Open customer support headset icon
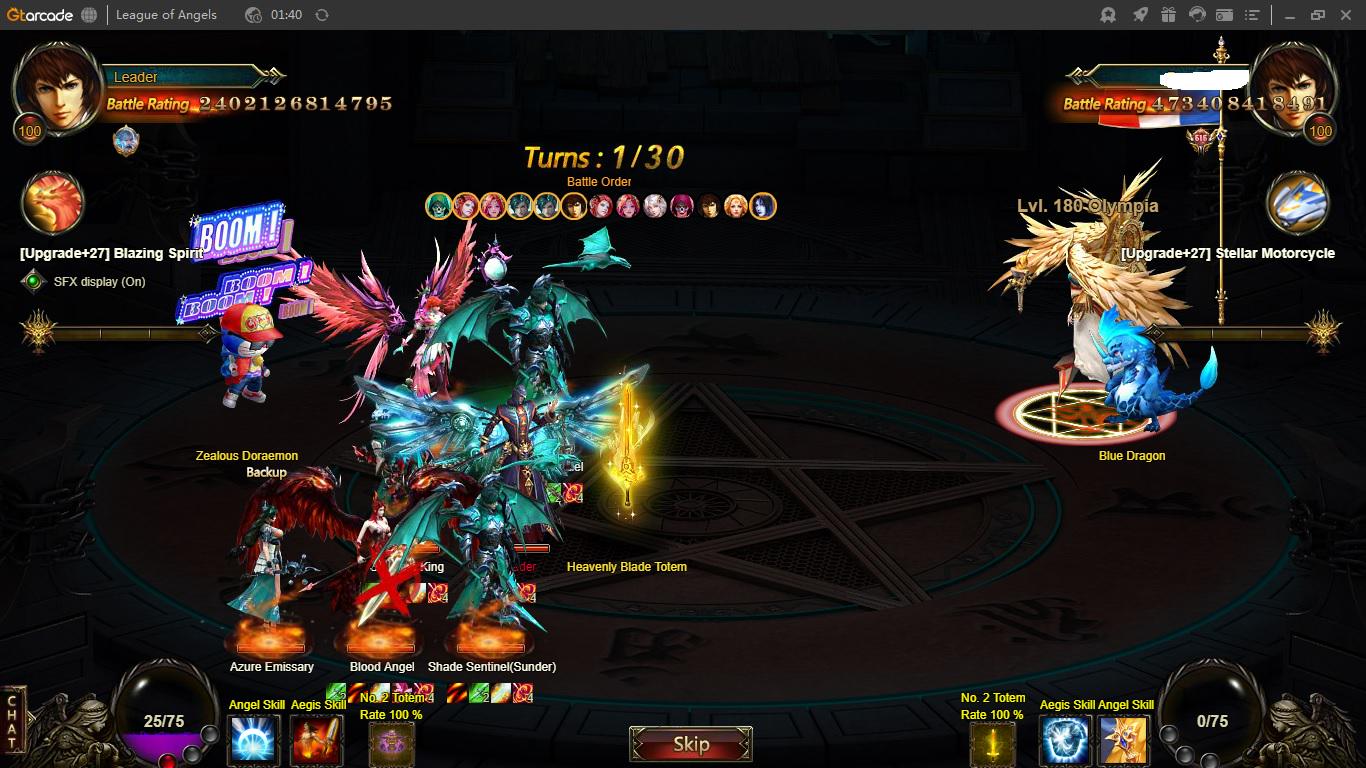The image size is (1366, 768). click(x=1196, y=15)
